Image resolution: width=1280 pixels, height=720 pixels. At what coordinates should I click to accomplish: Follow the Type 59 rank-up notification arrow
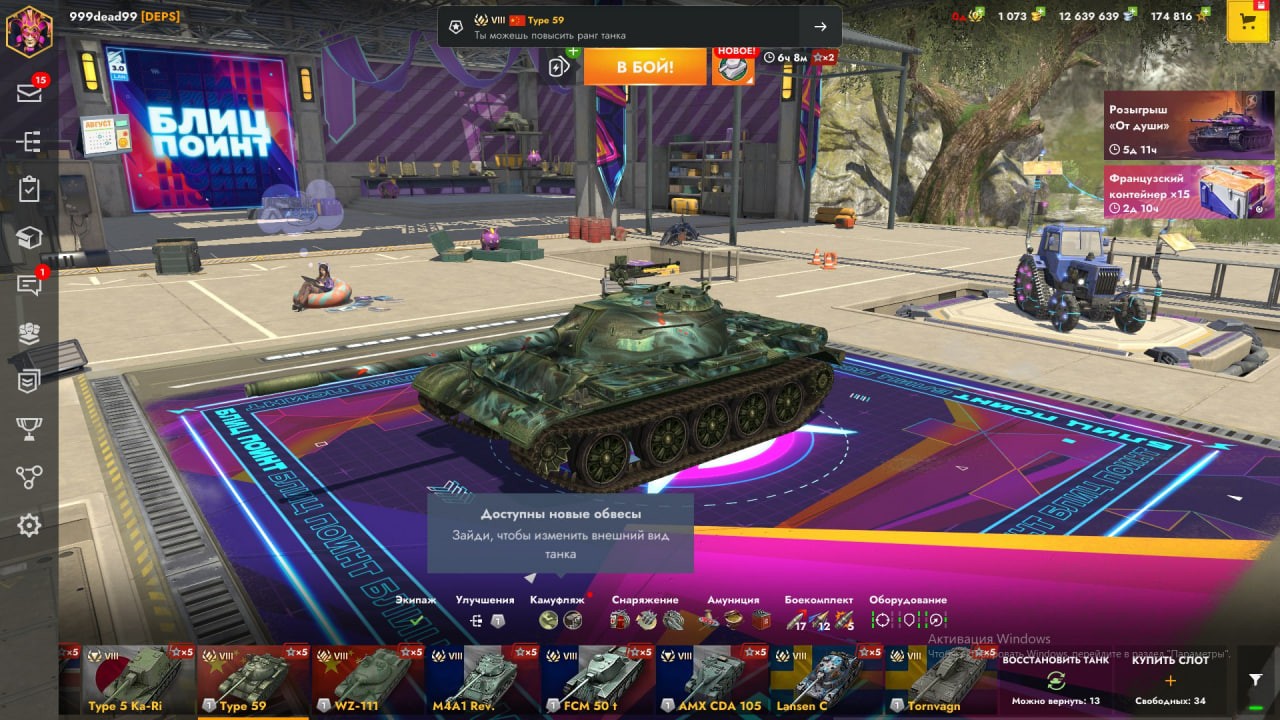[820, 27]
